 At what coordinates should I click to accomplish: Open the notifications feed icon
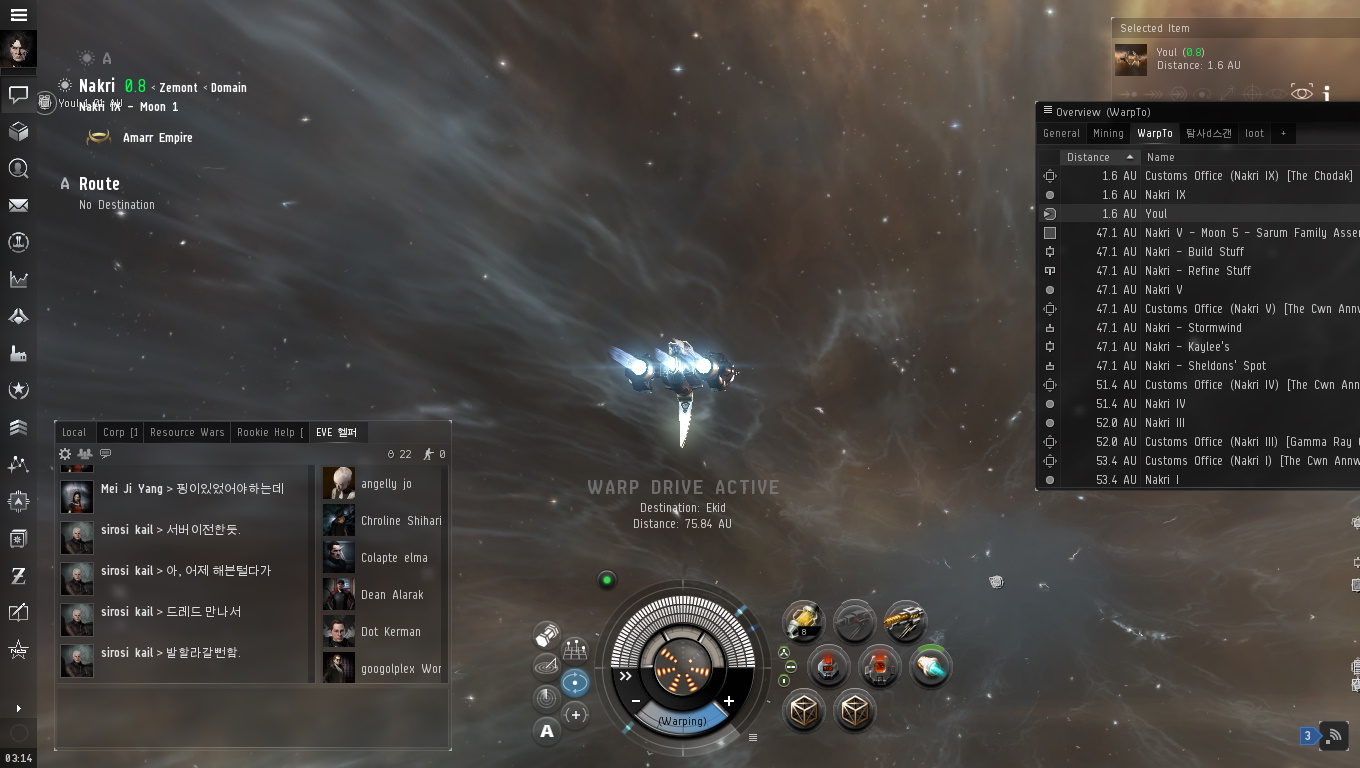pyautogui.click(x=1334, y=736)
